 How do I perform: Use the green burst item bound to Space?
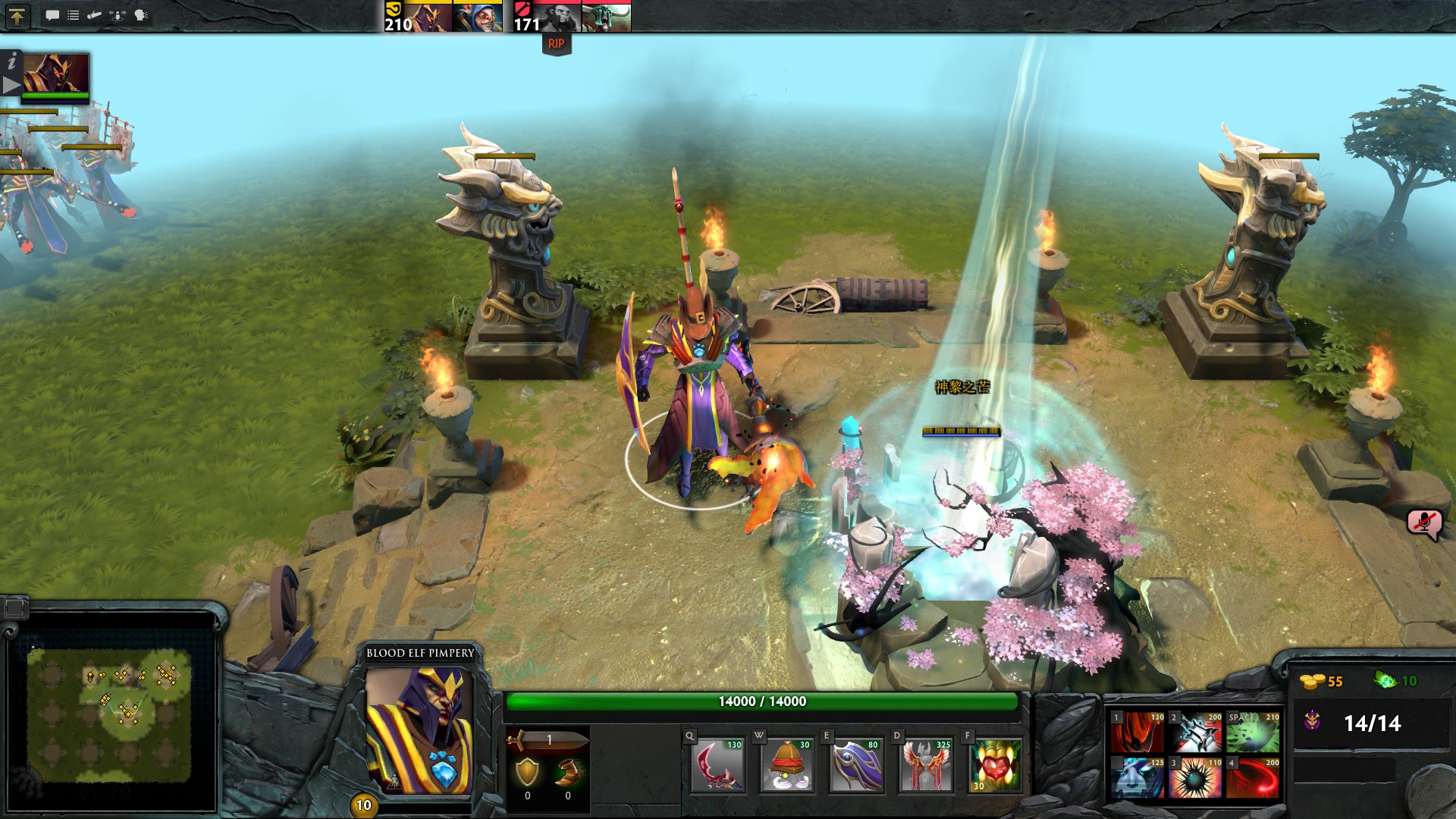(1253, 733)
